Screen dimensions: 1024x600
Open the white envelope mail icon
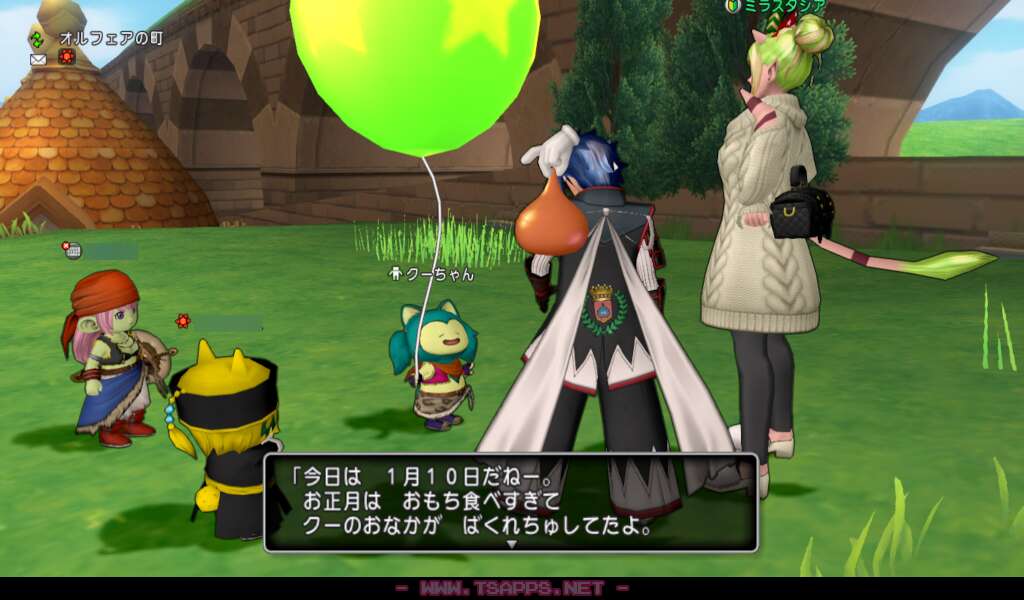[x=38, y=59]
